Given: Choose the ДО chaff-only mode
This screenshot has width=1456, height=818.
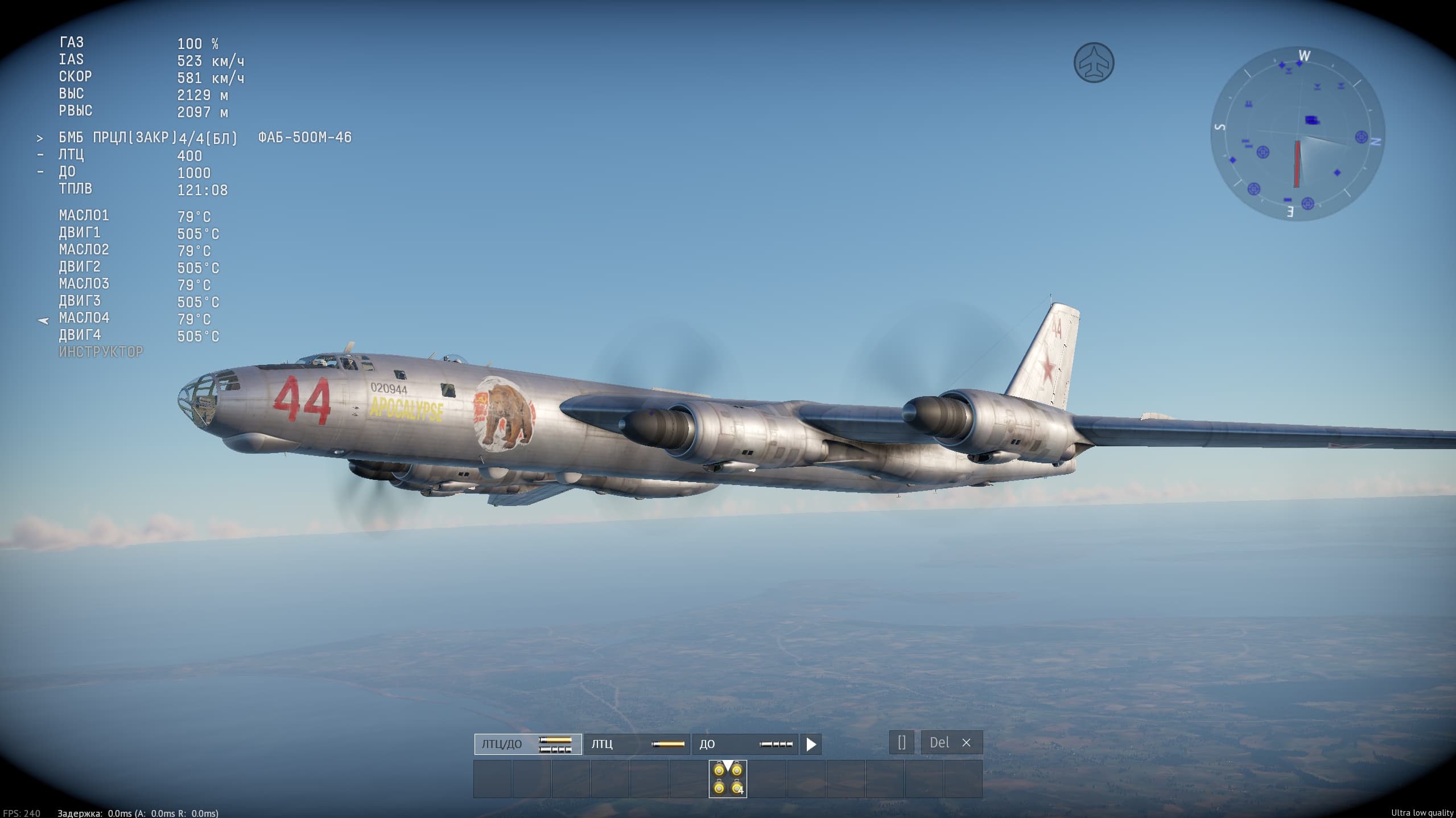Looking at the screenshot, I should pyautogui.click(x=745, y=744).
